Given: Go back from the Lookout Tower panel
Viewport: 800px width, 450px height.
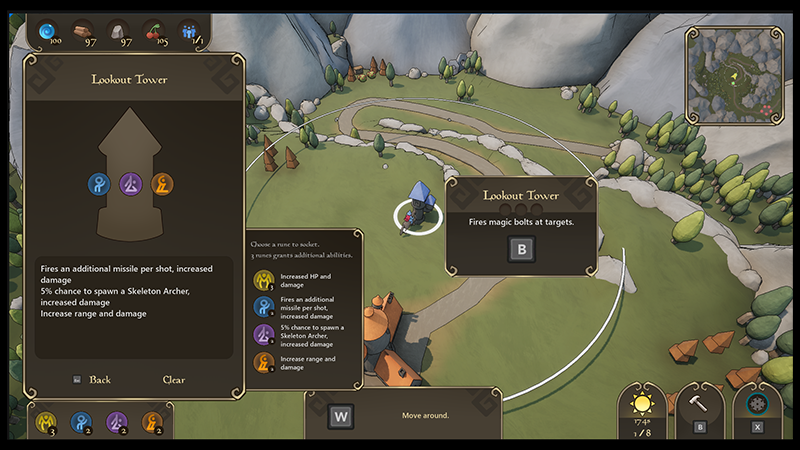Looking at the screenshot, I should pos(99,380).
